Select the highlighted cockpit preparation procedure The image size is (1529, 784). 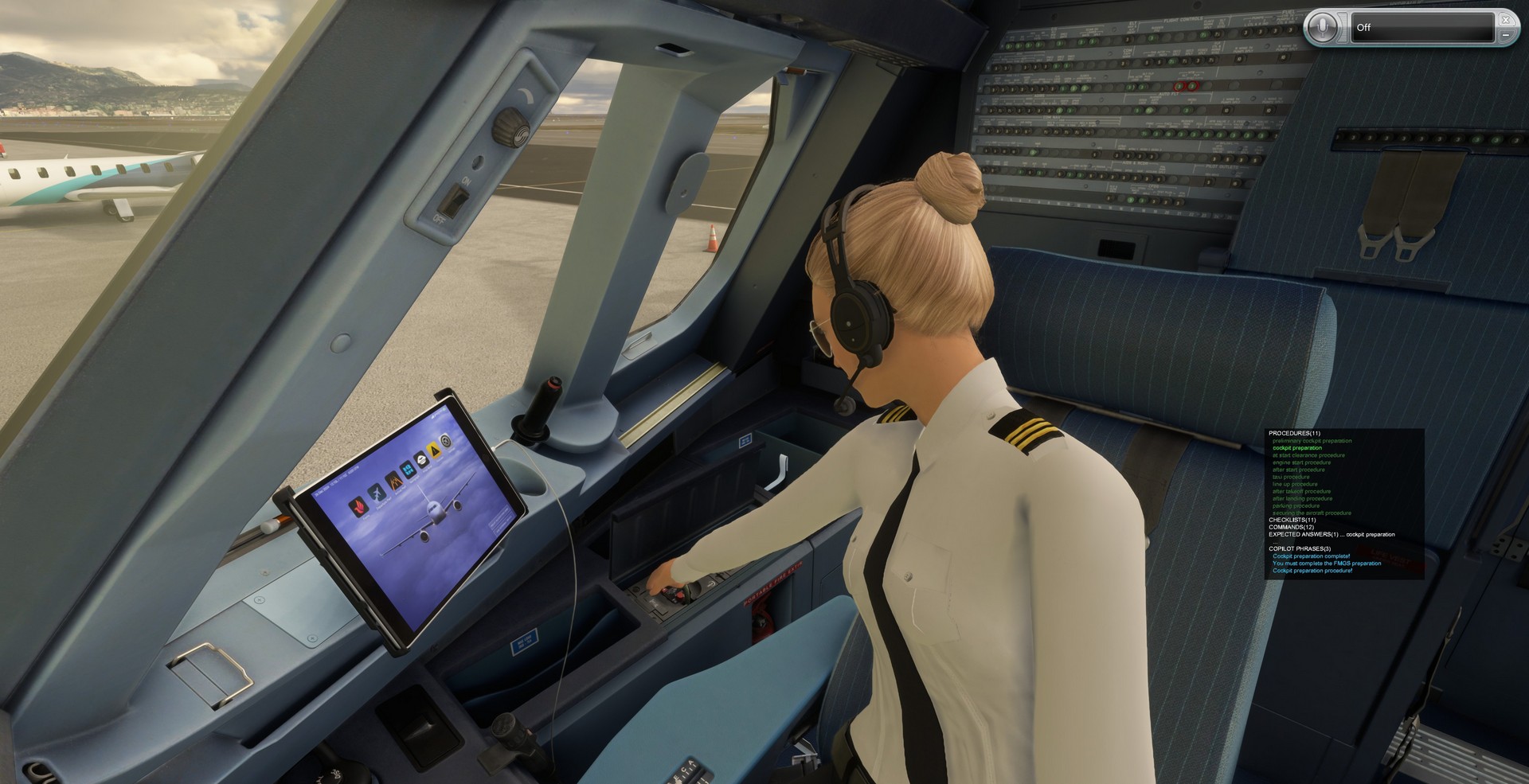point(1296,448)
